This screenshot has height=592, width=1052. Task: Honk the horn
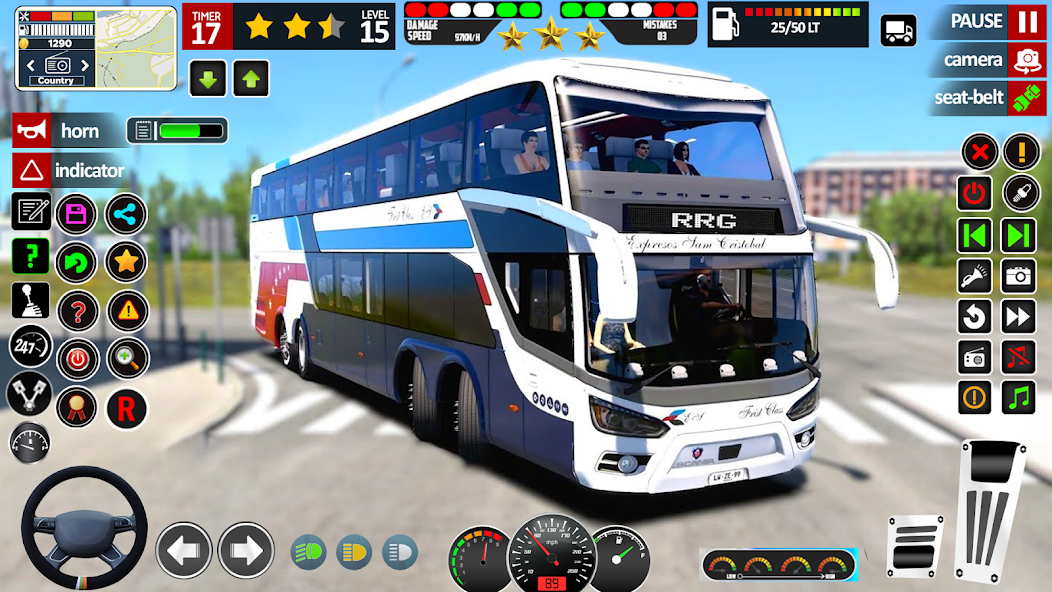(x=32, y=131)
